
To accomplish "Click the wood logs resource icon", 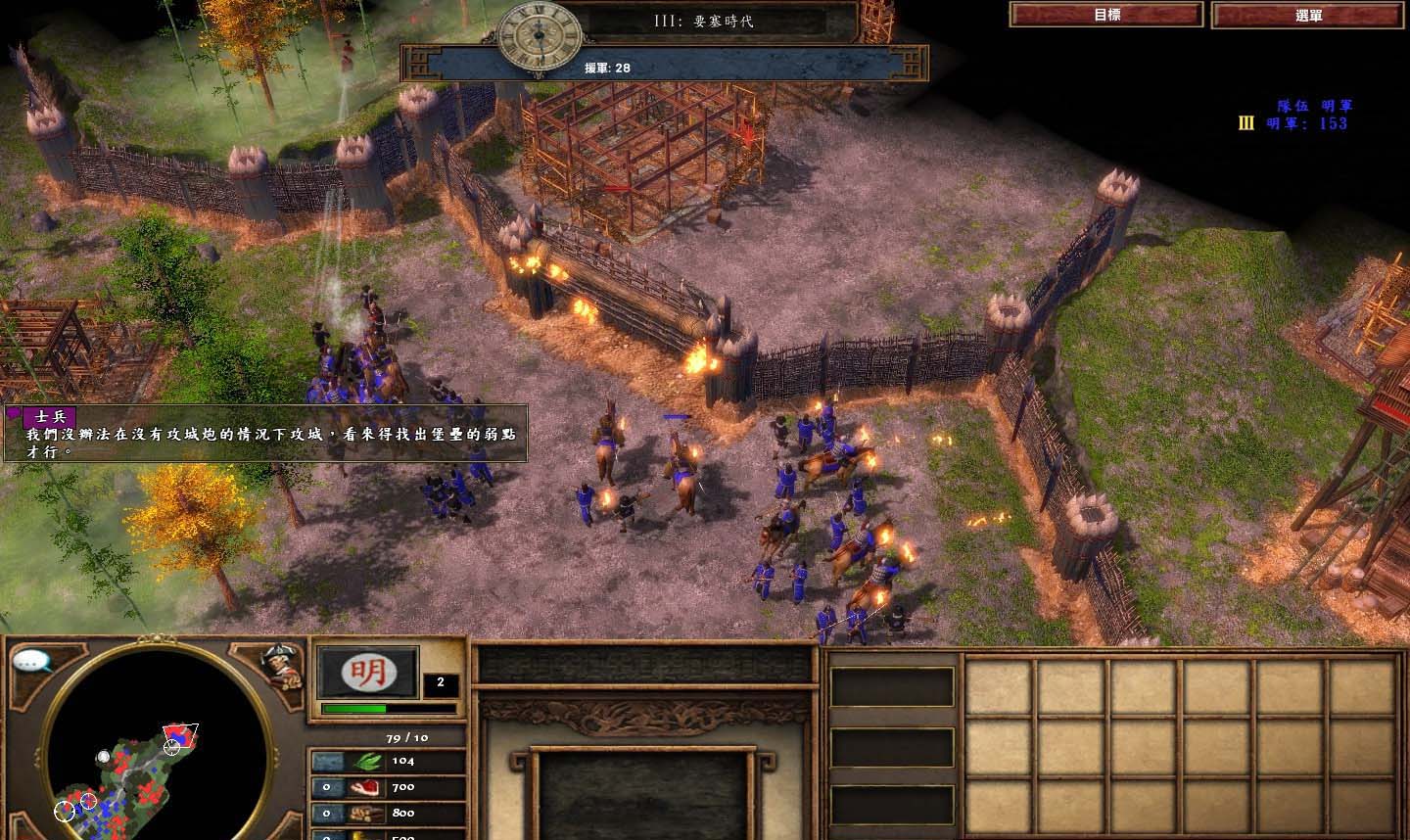I will pyautogui.click(x=366, y=813).
